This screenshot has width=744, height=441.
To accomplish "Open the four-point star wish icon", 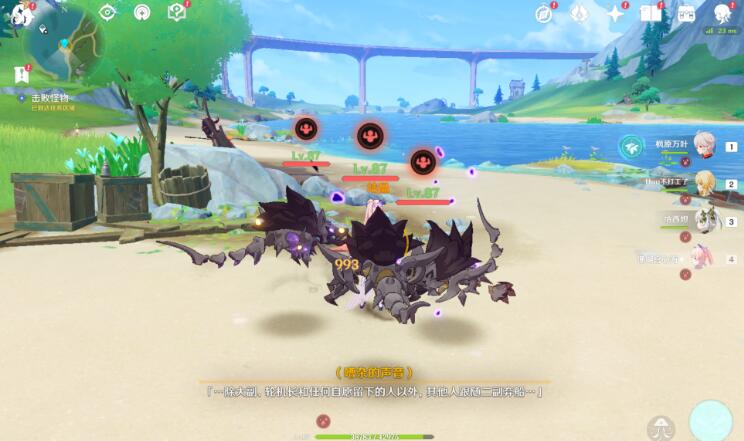I will (616, 13).
